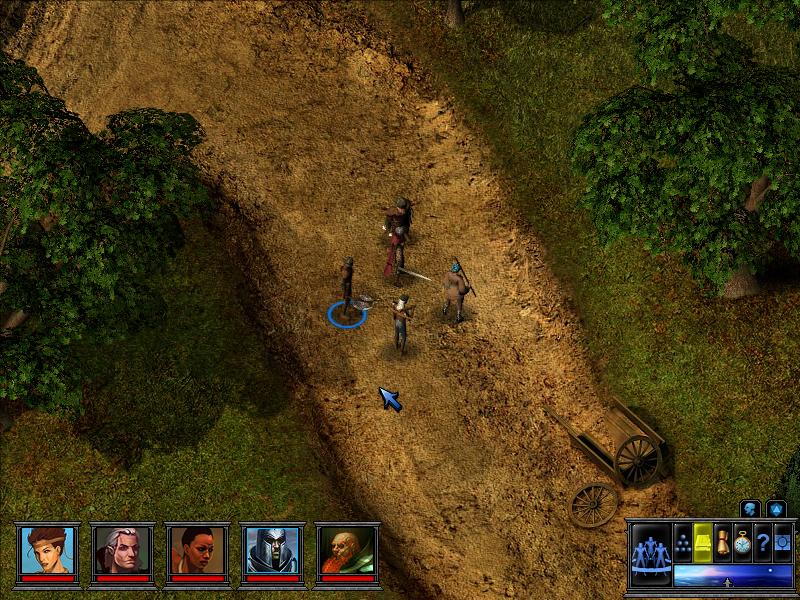Choose the white-haired elf portrait
The width and height of the screenshot is (800, 600).
pyautogui.click(x=123, y=549)
